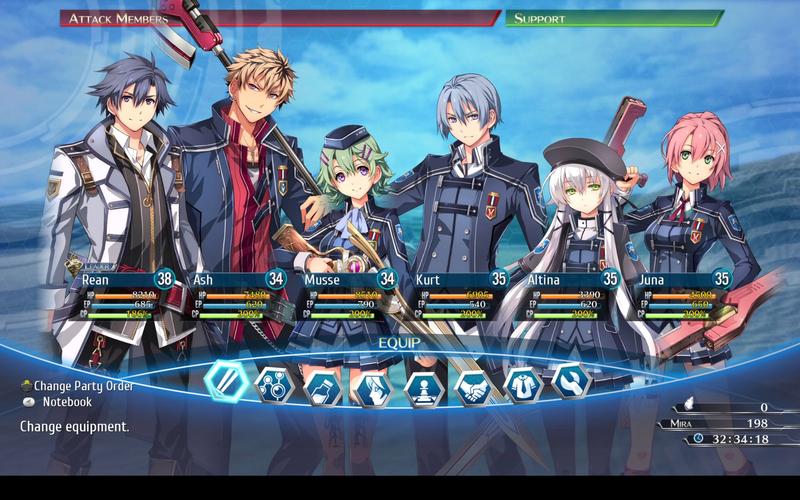This screenshot has height=500, width=800.
Task: Switch to the Attack Members header
Action: coord(280,18)
